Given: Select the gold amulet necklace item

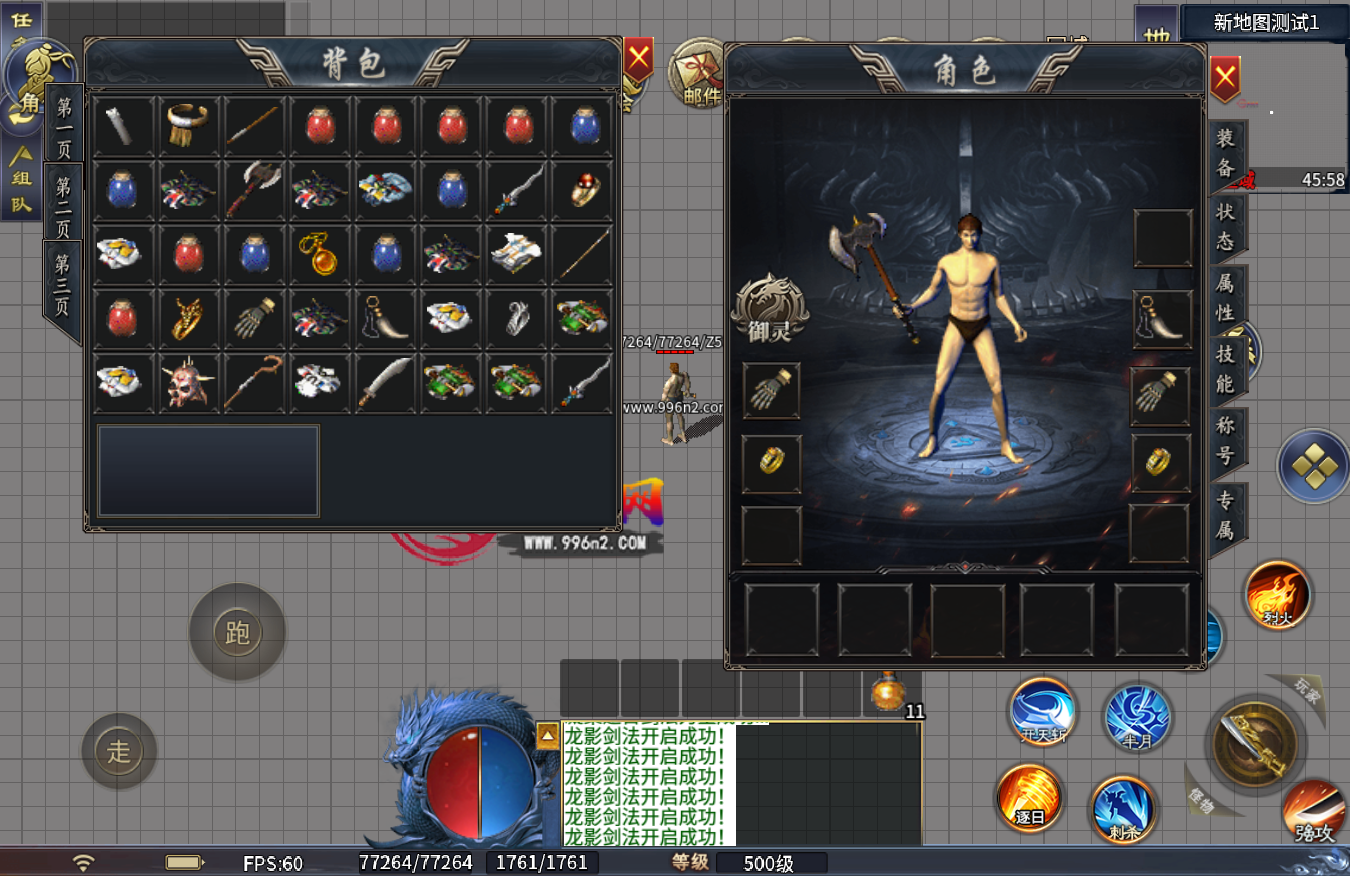Looking at the screenshot, I should pos(317,254).
